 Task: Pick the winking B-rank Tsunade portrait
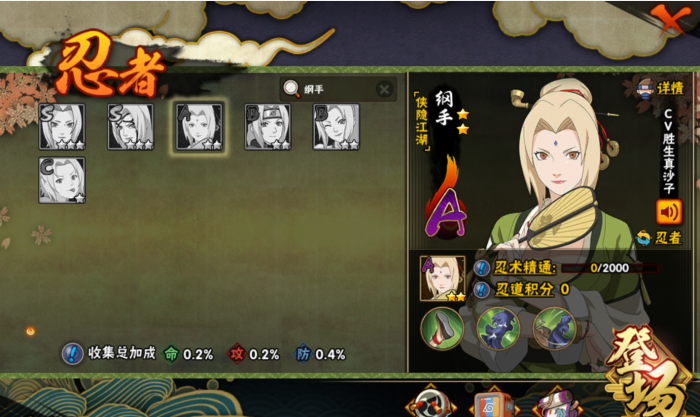pyautogui.click(x=335, y=127)
